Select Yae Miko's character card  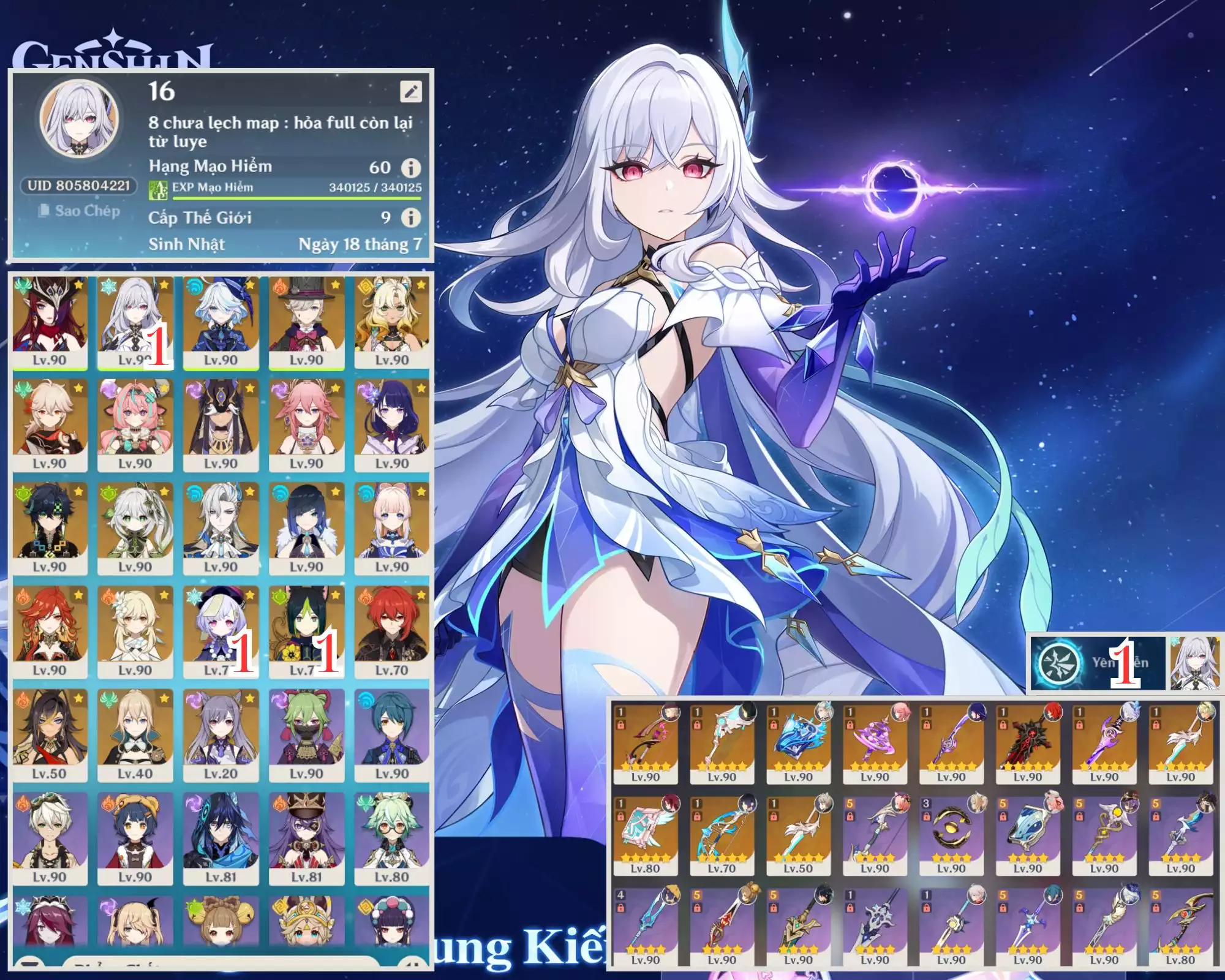coord(306,424)
